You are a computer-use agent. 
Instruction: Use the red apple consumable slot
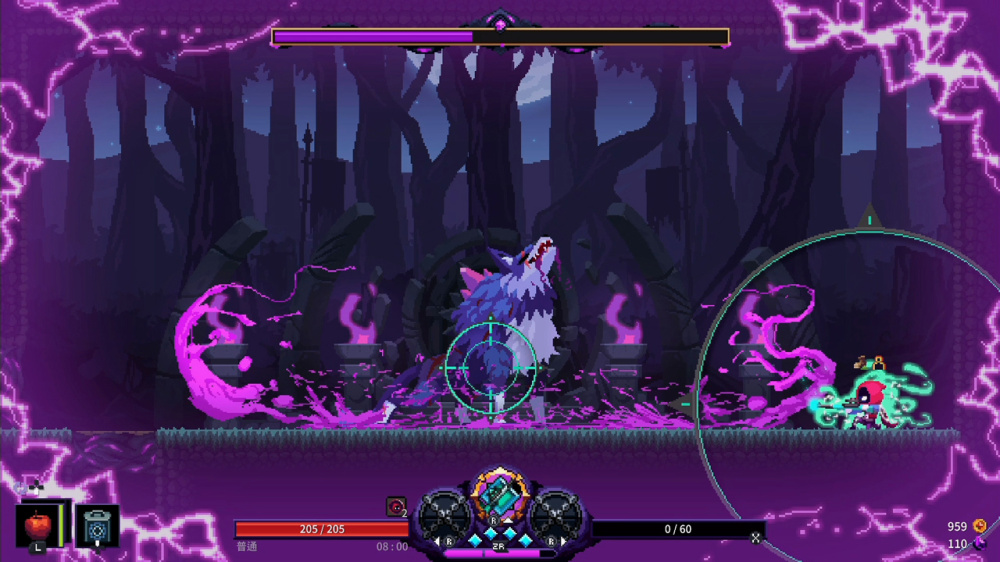pos(40,525)
